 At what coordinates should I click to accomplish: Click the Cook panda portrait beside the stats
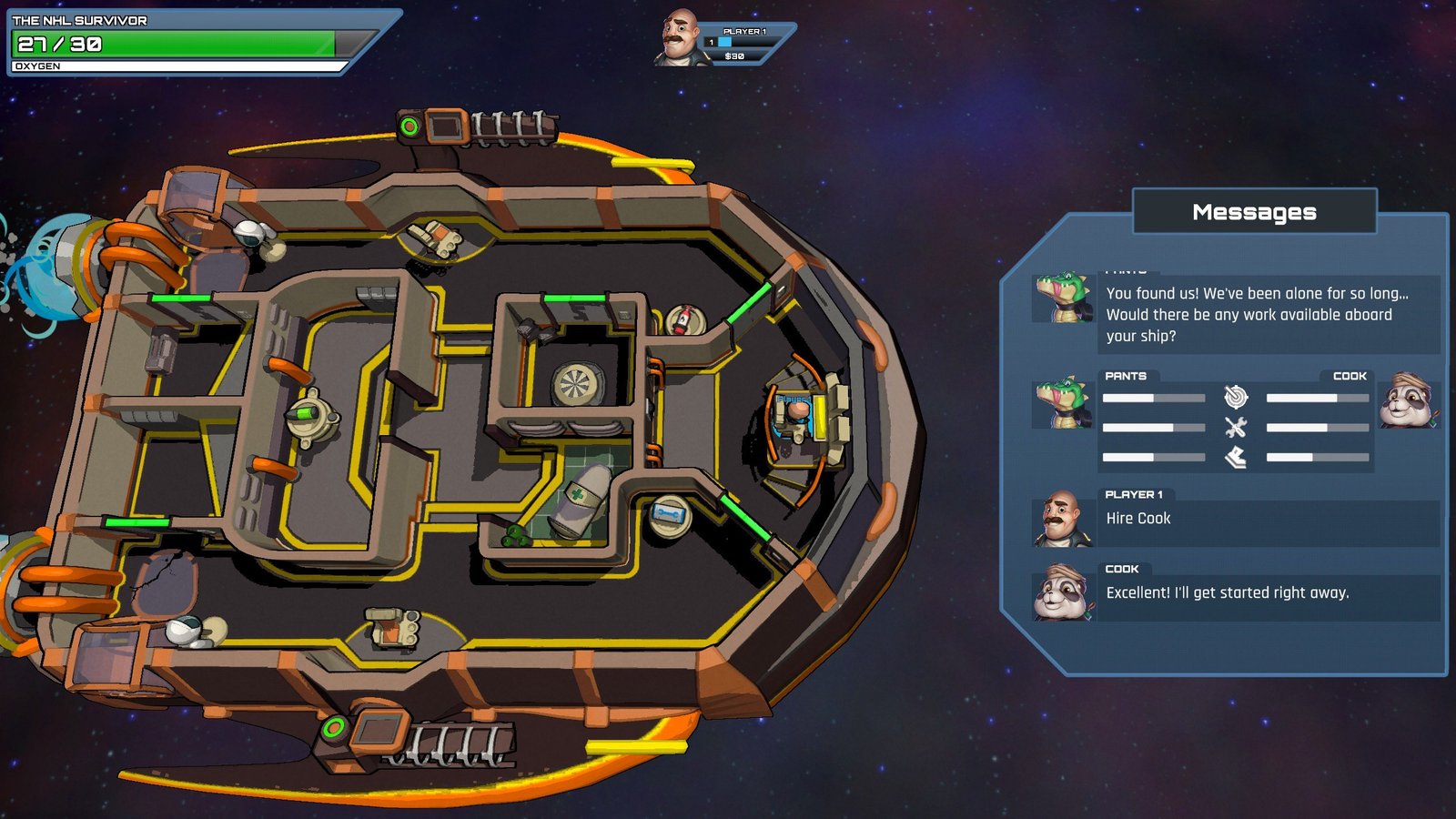[1408, 400]
